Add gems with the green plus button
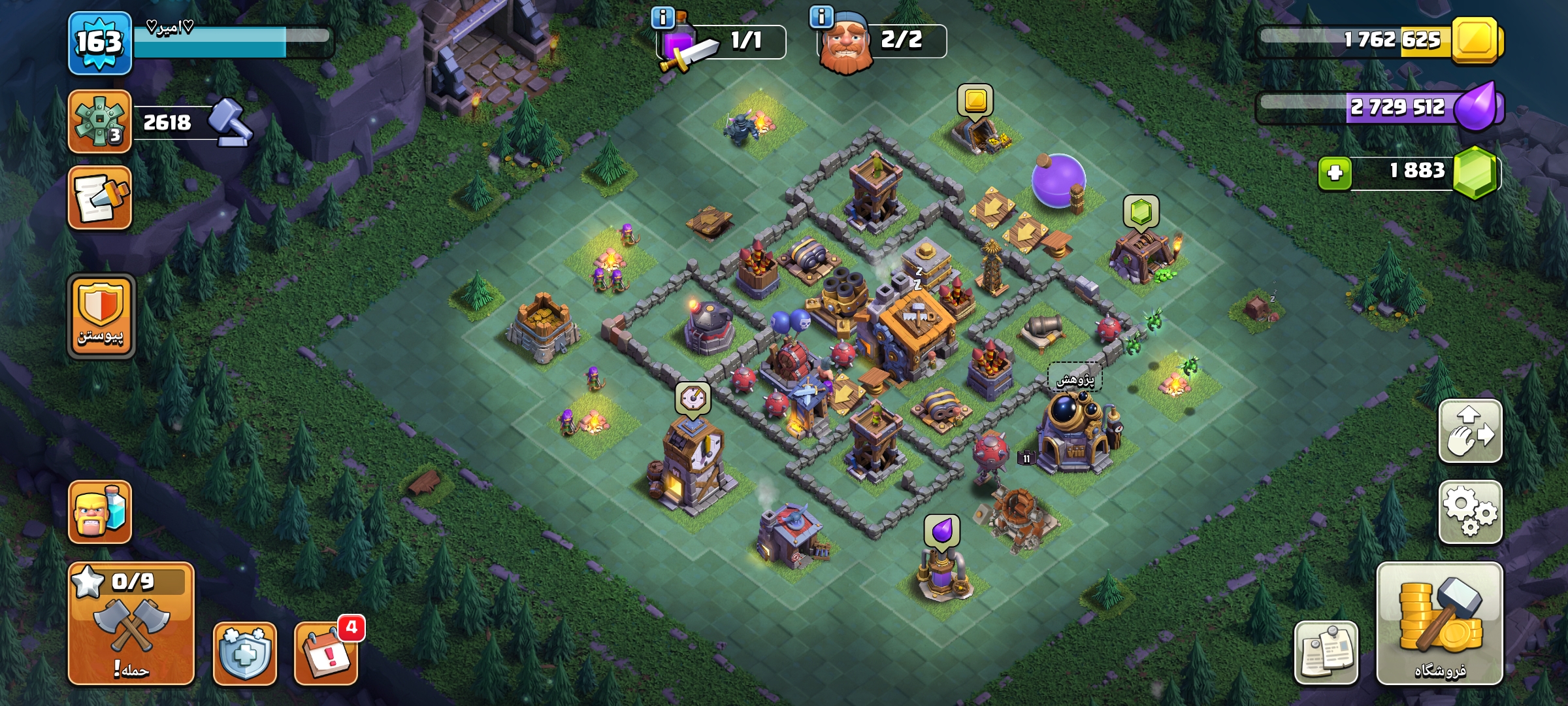Screen dimensions: 1568x706 coord(1335,173)
